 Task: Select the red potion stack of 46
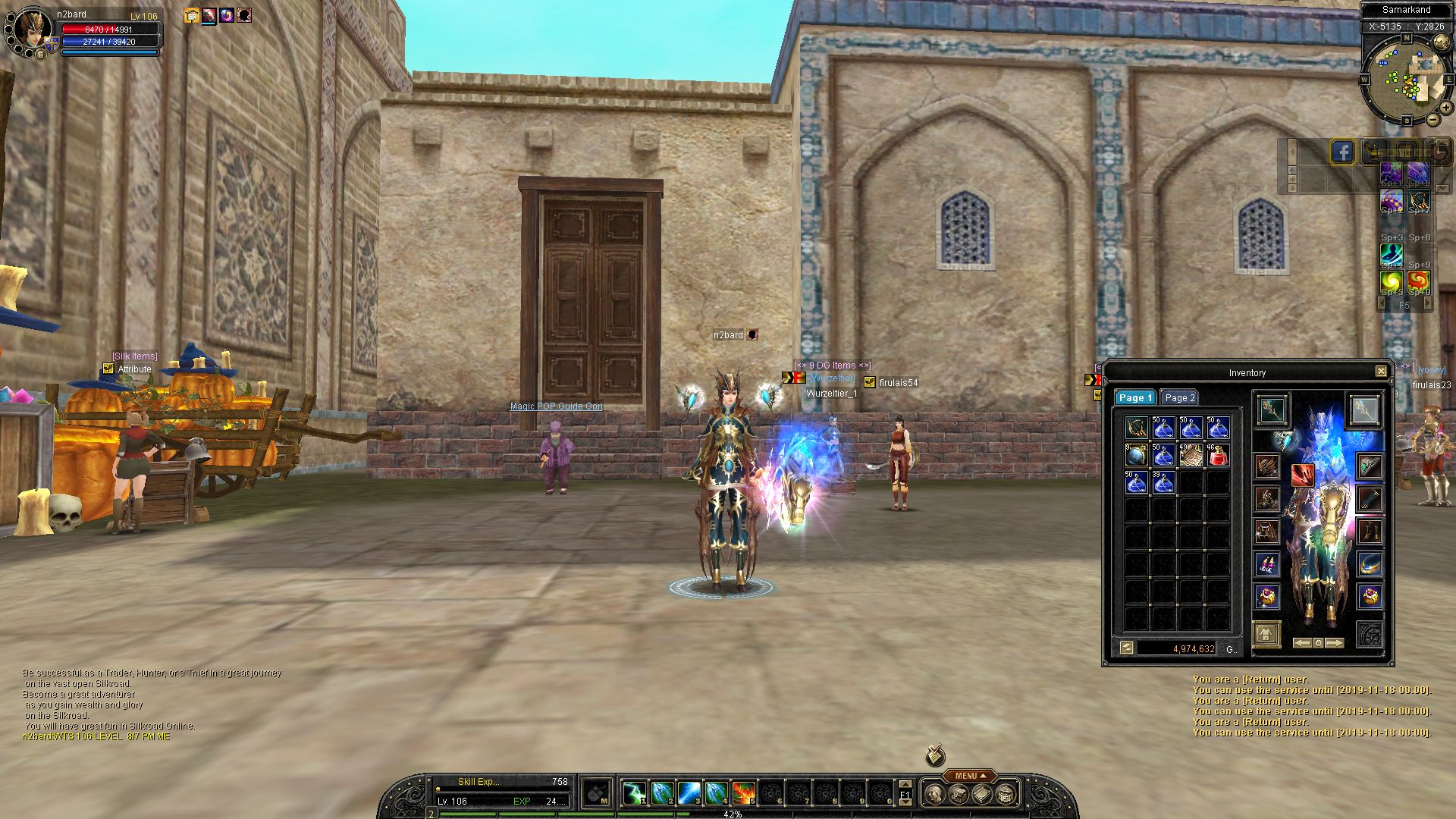click(x=1217, y=455)
